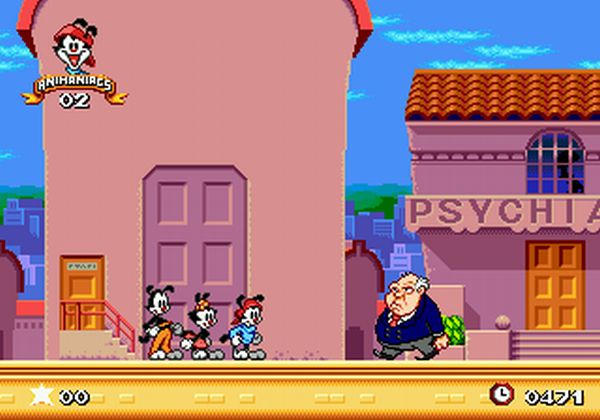
Task: Select the star collectible icon
Action: coord(40,395)
